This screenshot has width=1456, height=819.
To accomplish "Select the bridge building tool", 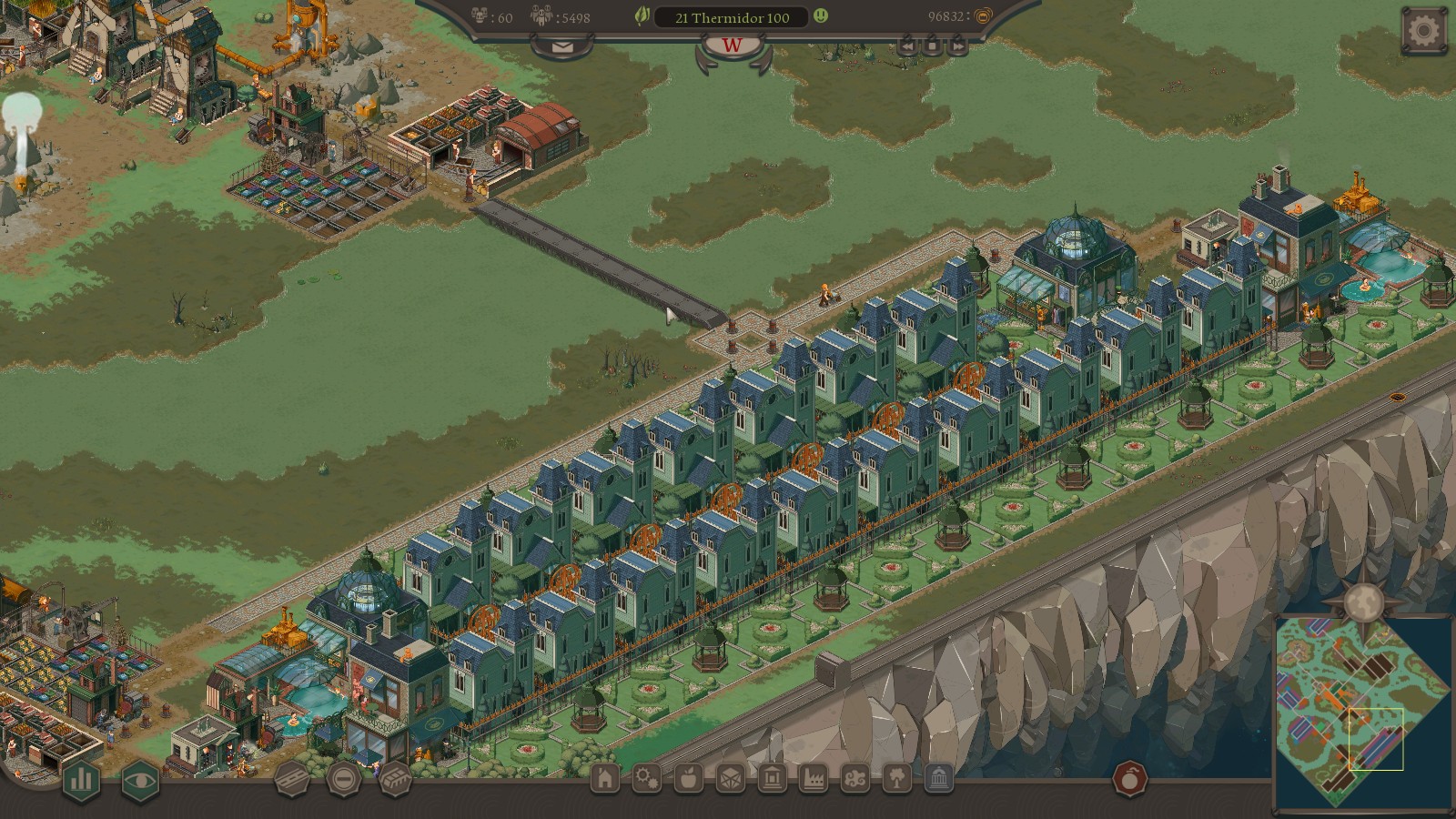I will (395, 779).
